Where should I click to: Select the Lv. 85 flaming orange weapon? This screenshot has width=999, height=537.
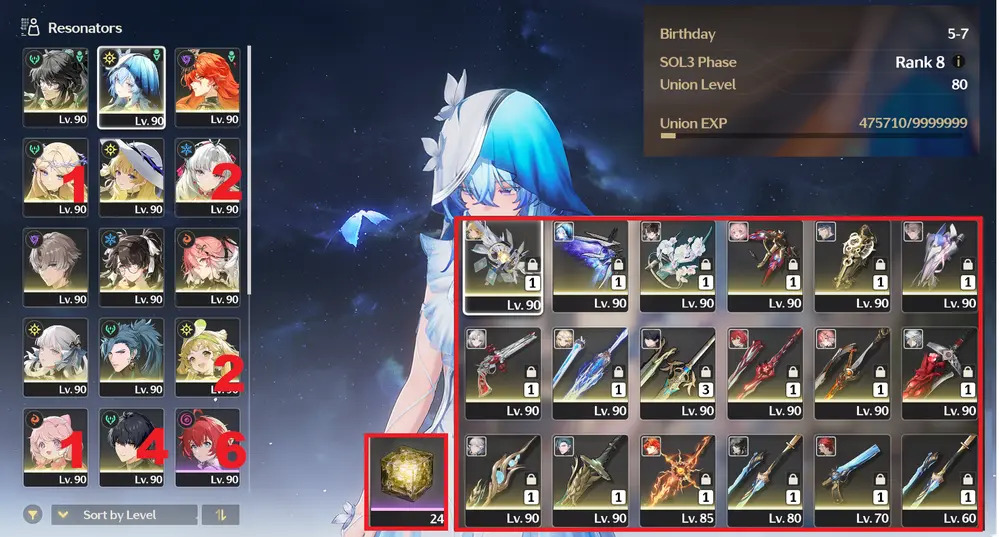676,480
